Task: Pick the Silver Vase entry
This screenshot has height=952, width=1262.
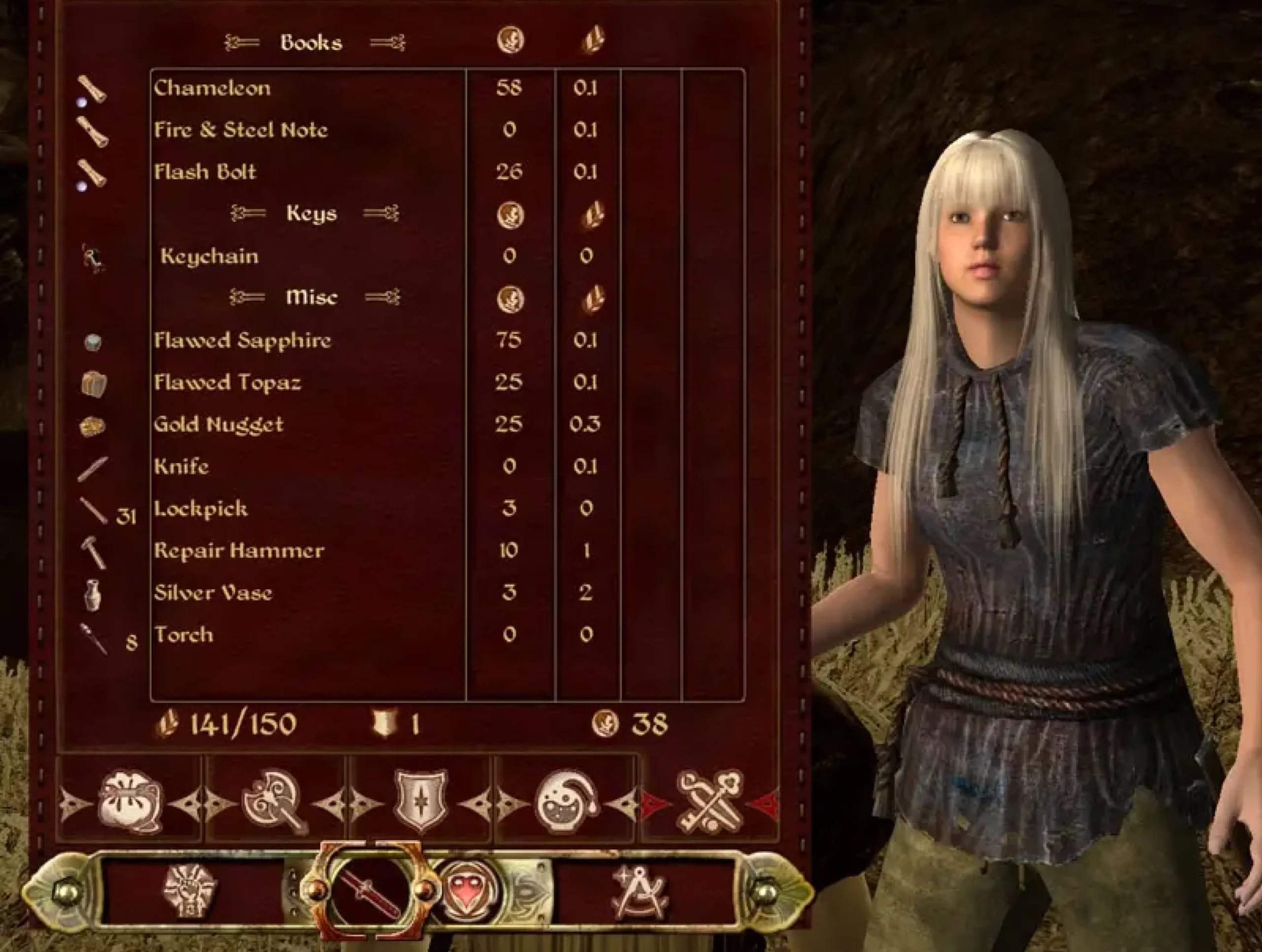Action: pyautogui.click(x=213, y=593)
